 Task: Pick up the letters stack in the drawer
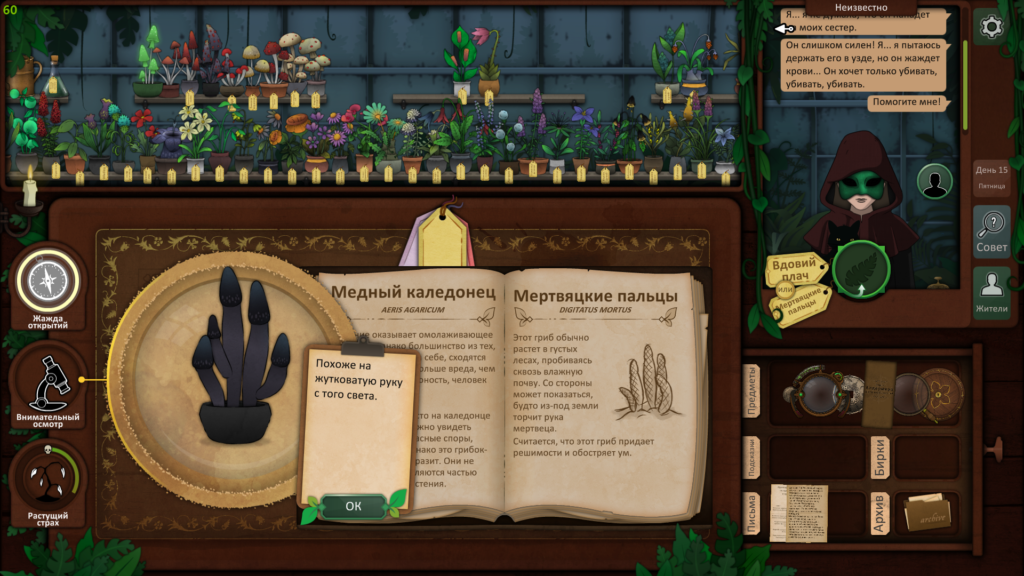pos(798,513)
